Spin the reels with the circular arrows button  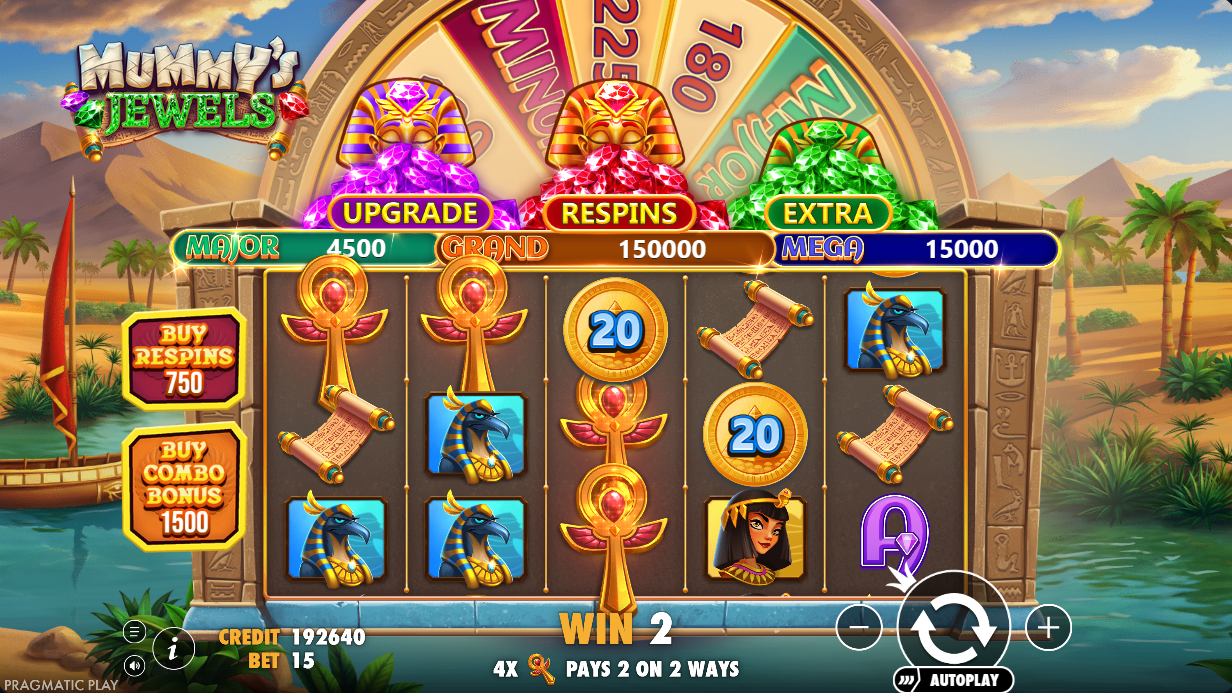pos(953,627)
